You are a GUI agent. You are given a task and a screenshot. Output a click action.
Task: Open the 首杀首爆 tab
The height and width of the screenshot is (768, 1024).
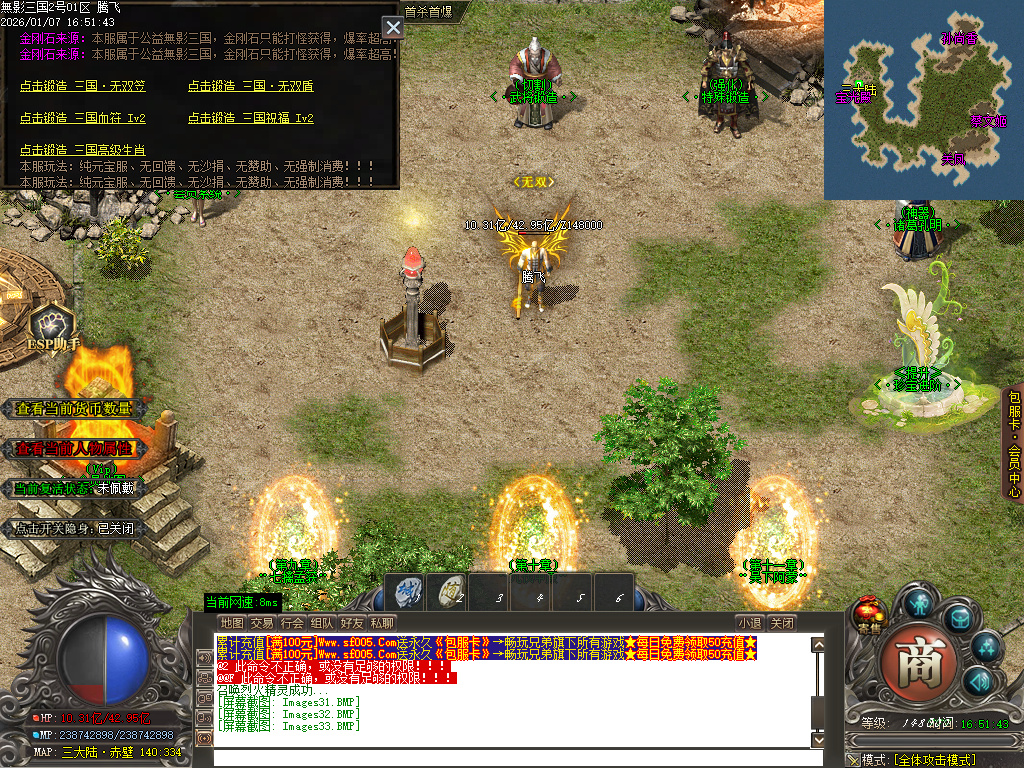pyautogui.click(x=428, y=12)
